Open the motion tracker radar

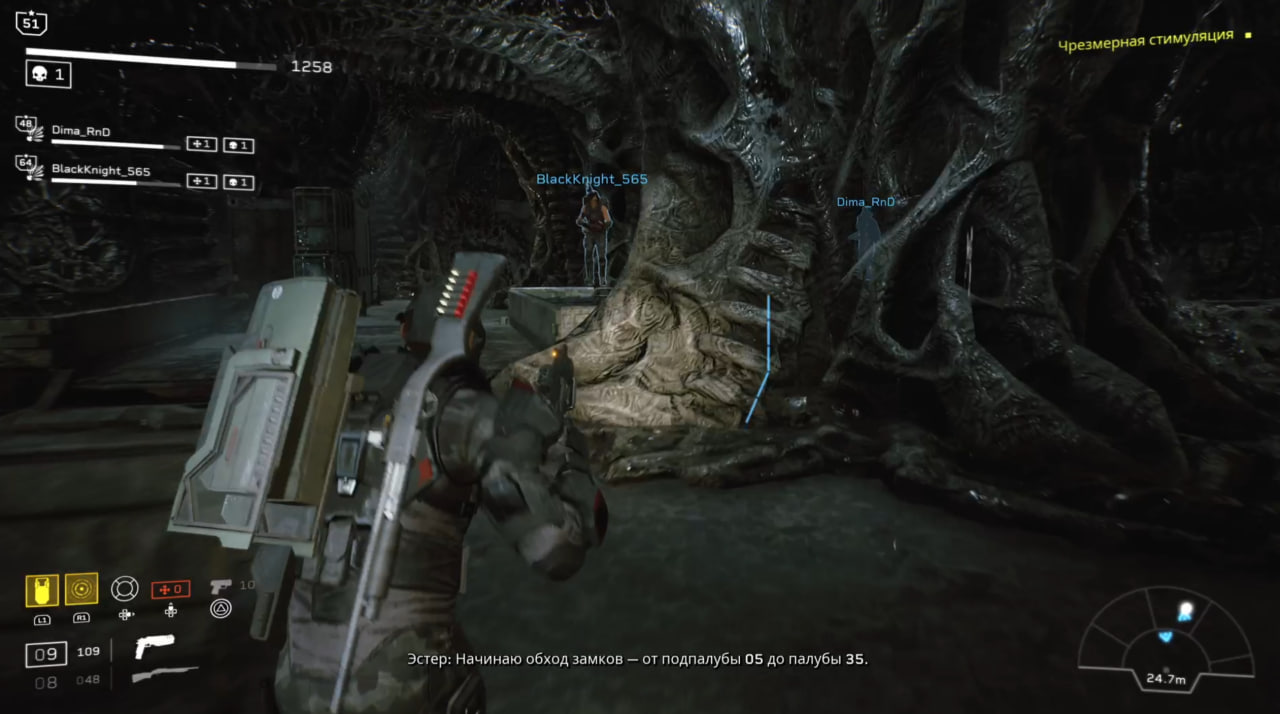pyautogui.click(x=1166, y=638)
